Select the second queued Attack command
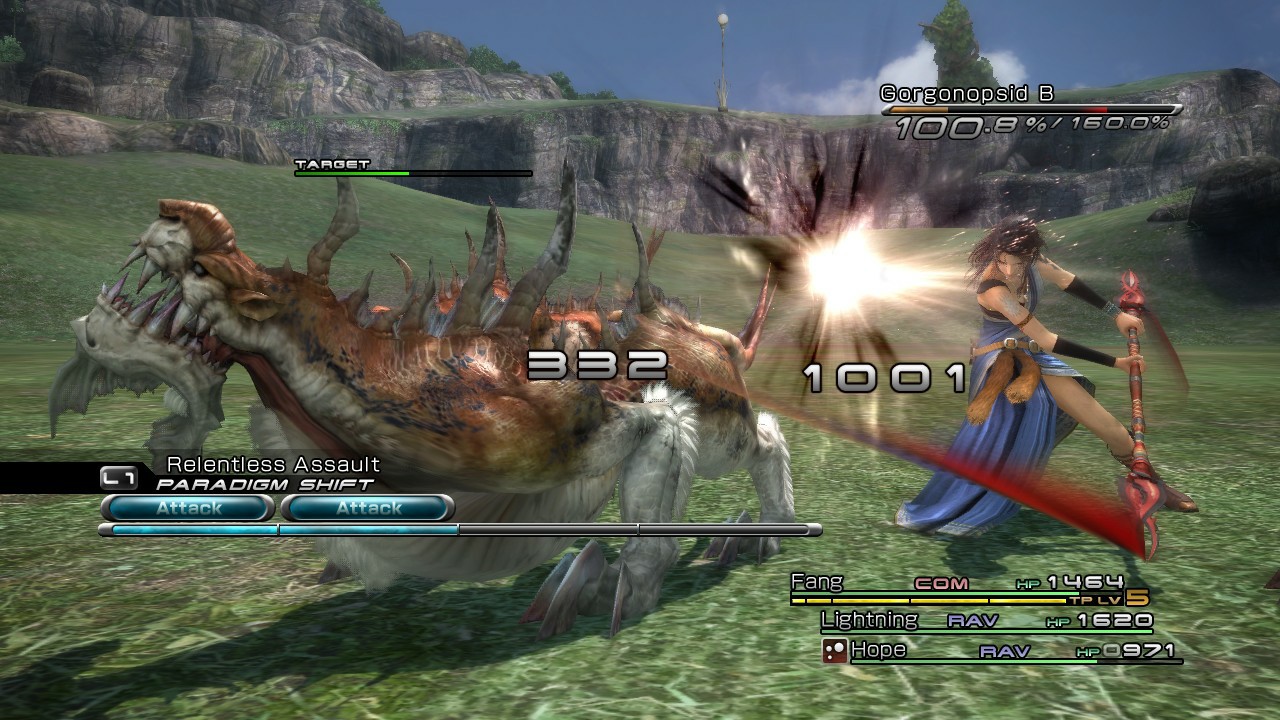This screenshot has width=1280, height=720. (366, 508)
